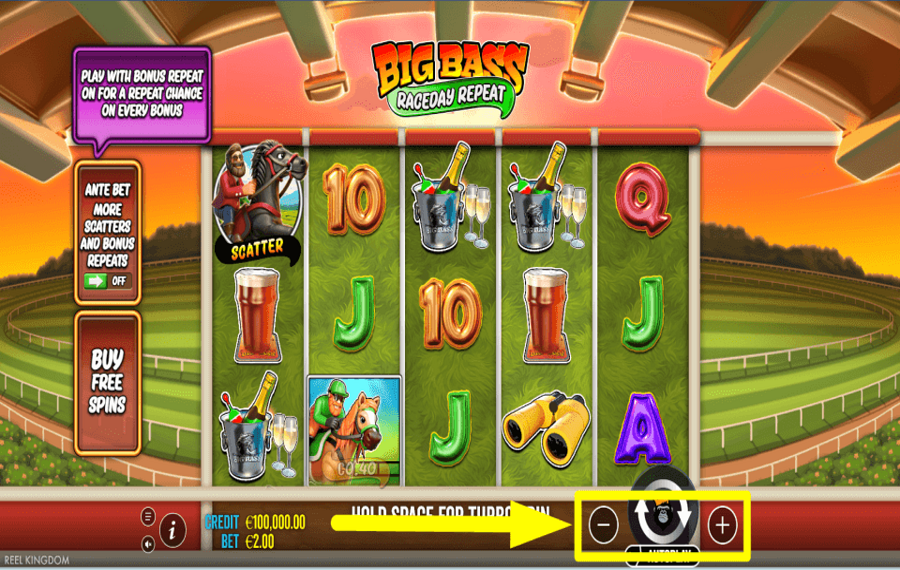The height and width of the screenshot is (570, 900).
Task: Decrease the bet with the minus button
Action: pos(603,524)
